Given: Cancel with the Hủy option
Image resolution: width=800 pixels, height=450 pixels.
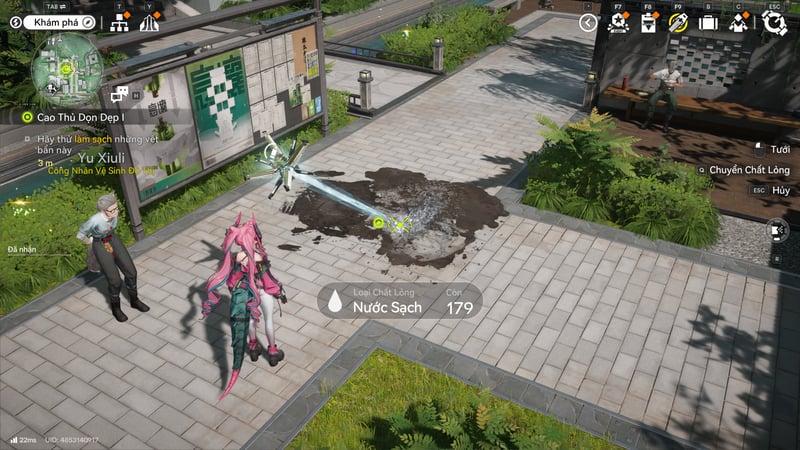Looking at the screenshot, I should 780,190.
